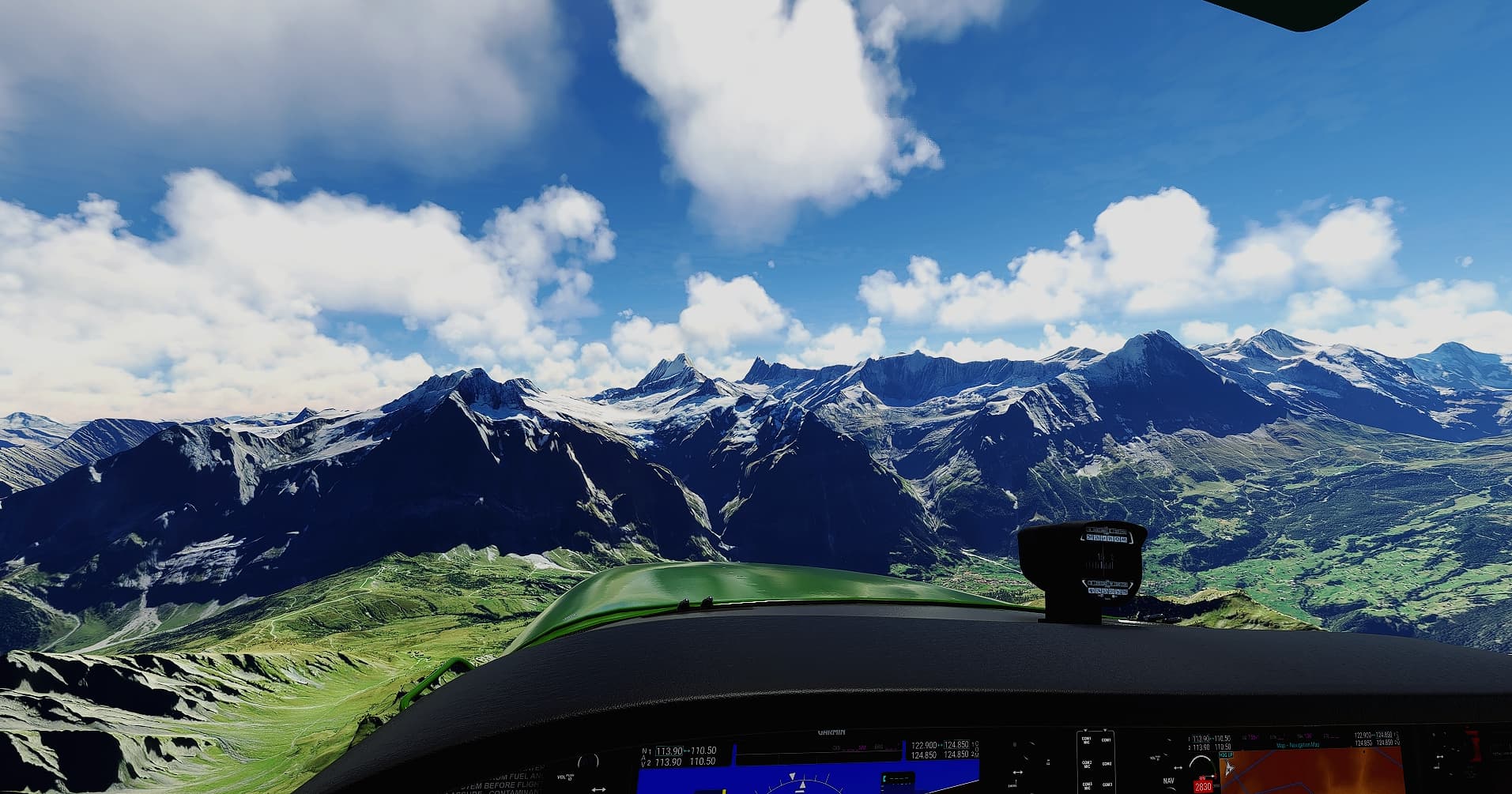The image size is (1512, 794).
Task: Click the transponder code 2830 field
Action: coord(1202,786)
